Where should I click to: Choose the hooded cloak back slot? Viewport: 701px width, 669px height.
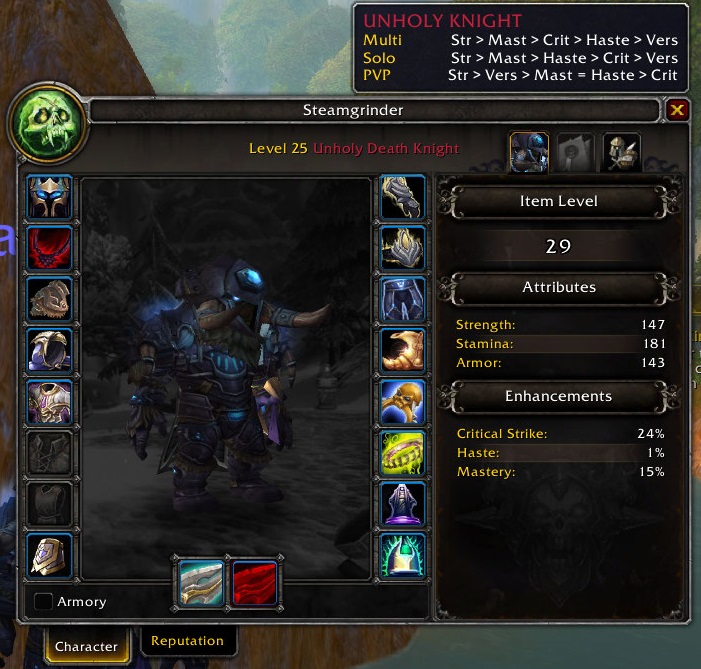[49, 350]
